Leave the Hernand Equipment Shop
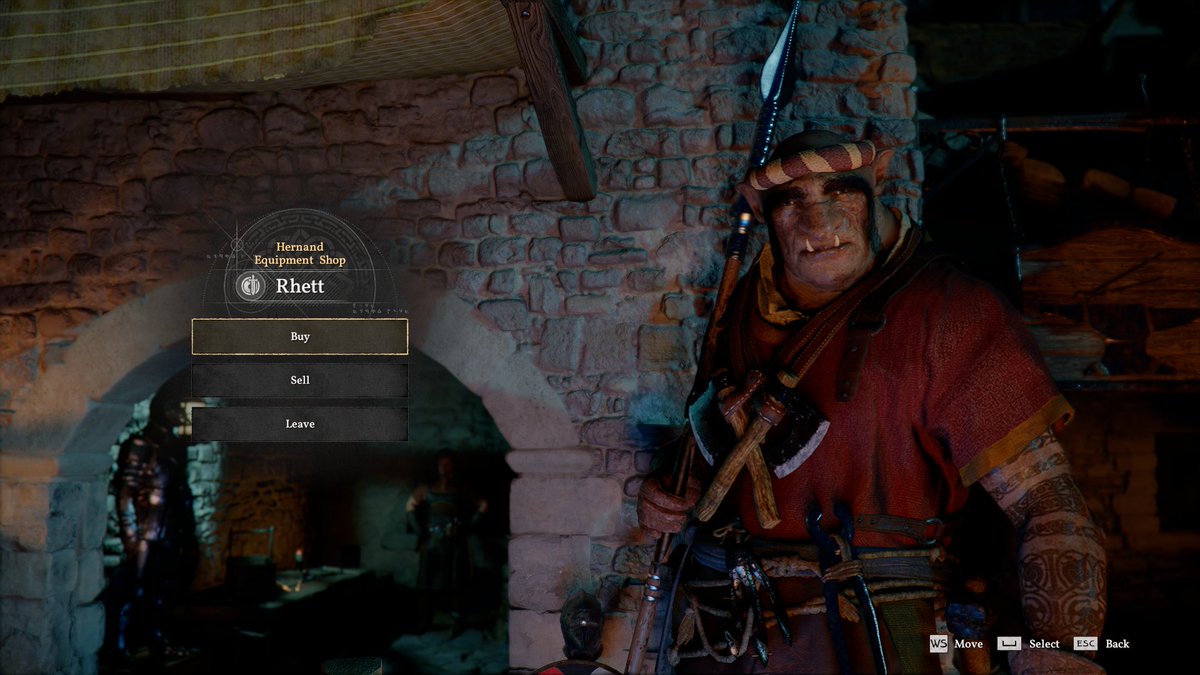Image resolution: width=1200 pixels, height=675 pixels. pyautogui.click(x=300, y=424)
